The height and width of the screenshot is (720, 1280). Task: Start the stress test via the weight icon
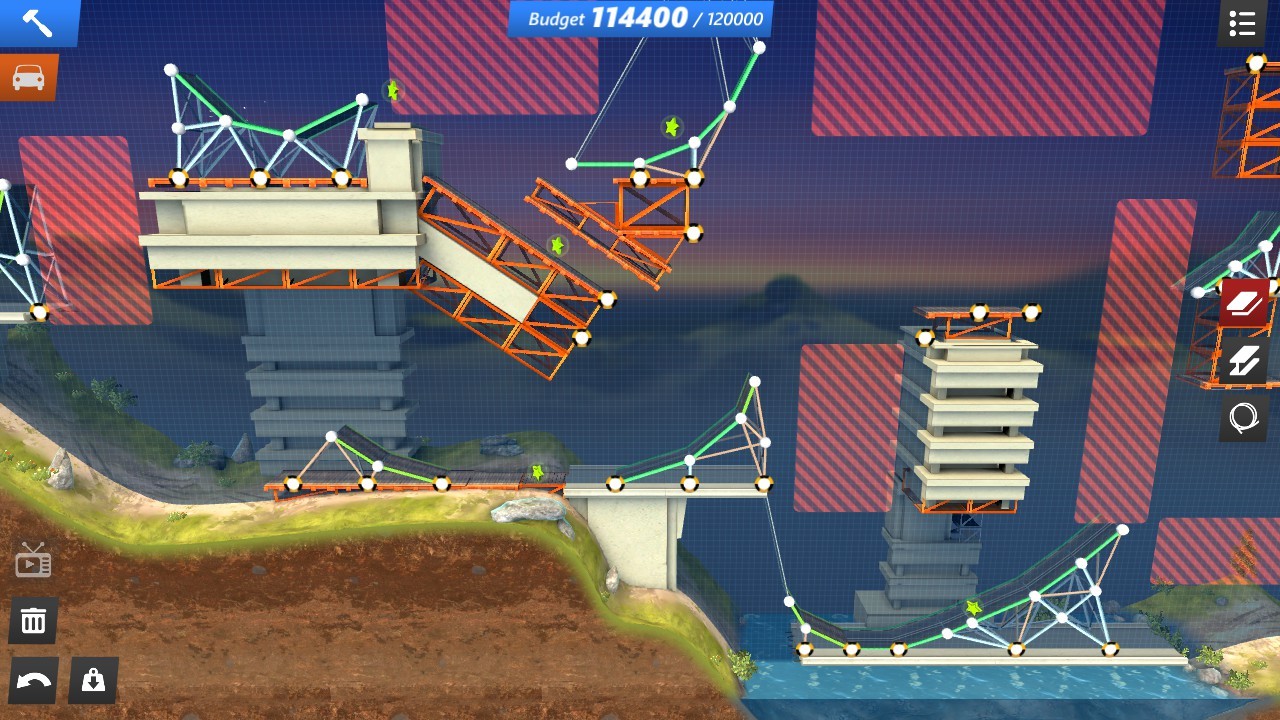coord(92,681)
